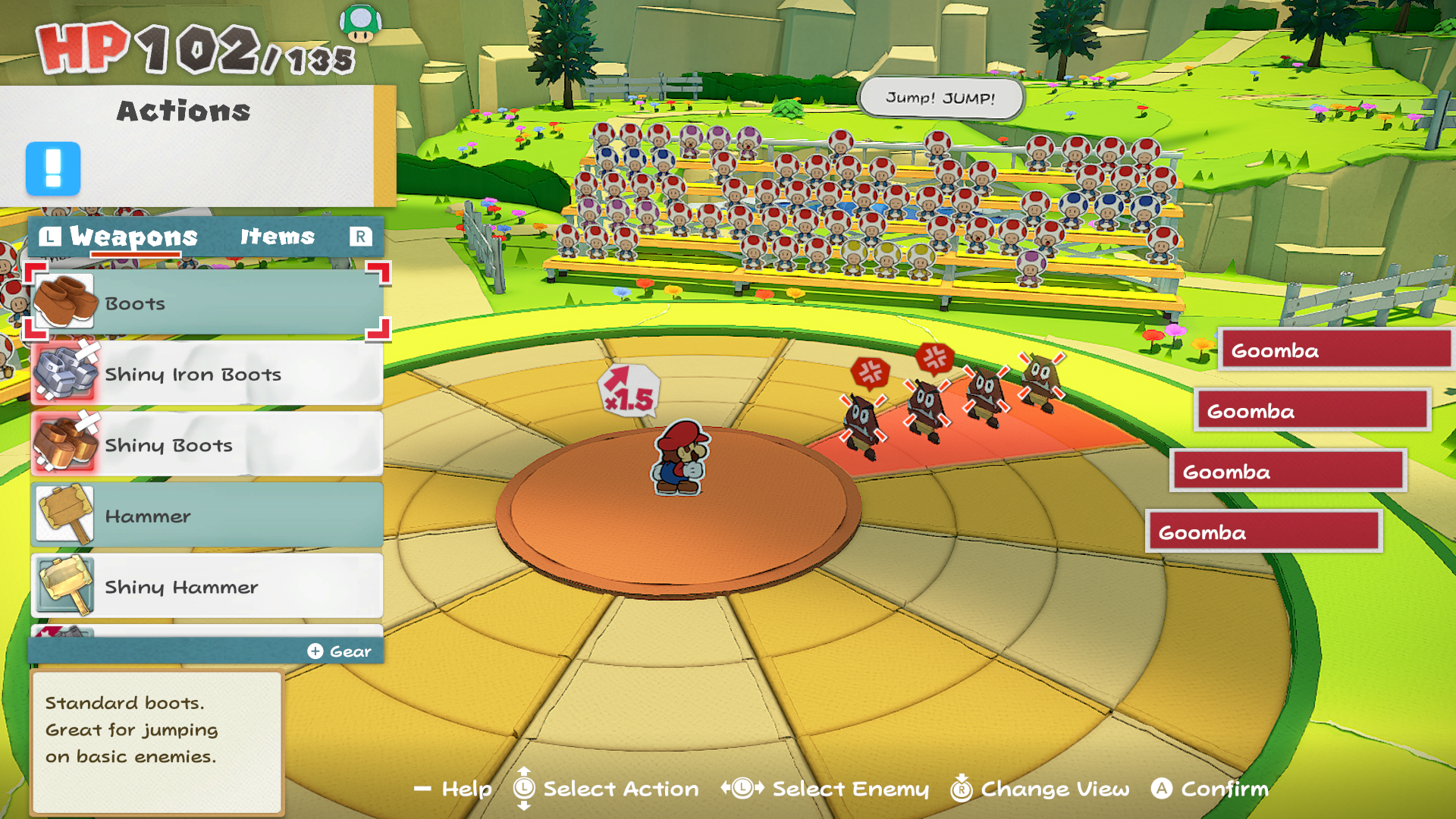Switch to the Weapons tab
Image resolution: width=1456 pixels, height=819 pixels.
click(x=133, y=237)
